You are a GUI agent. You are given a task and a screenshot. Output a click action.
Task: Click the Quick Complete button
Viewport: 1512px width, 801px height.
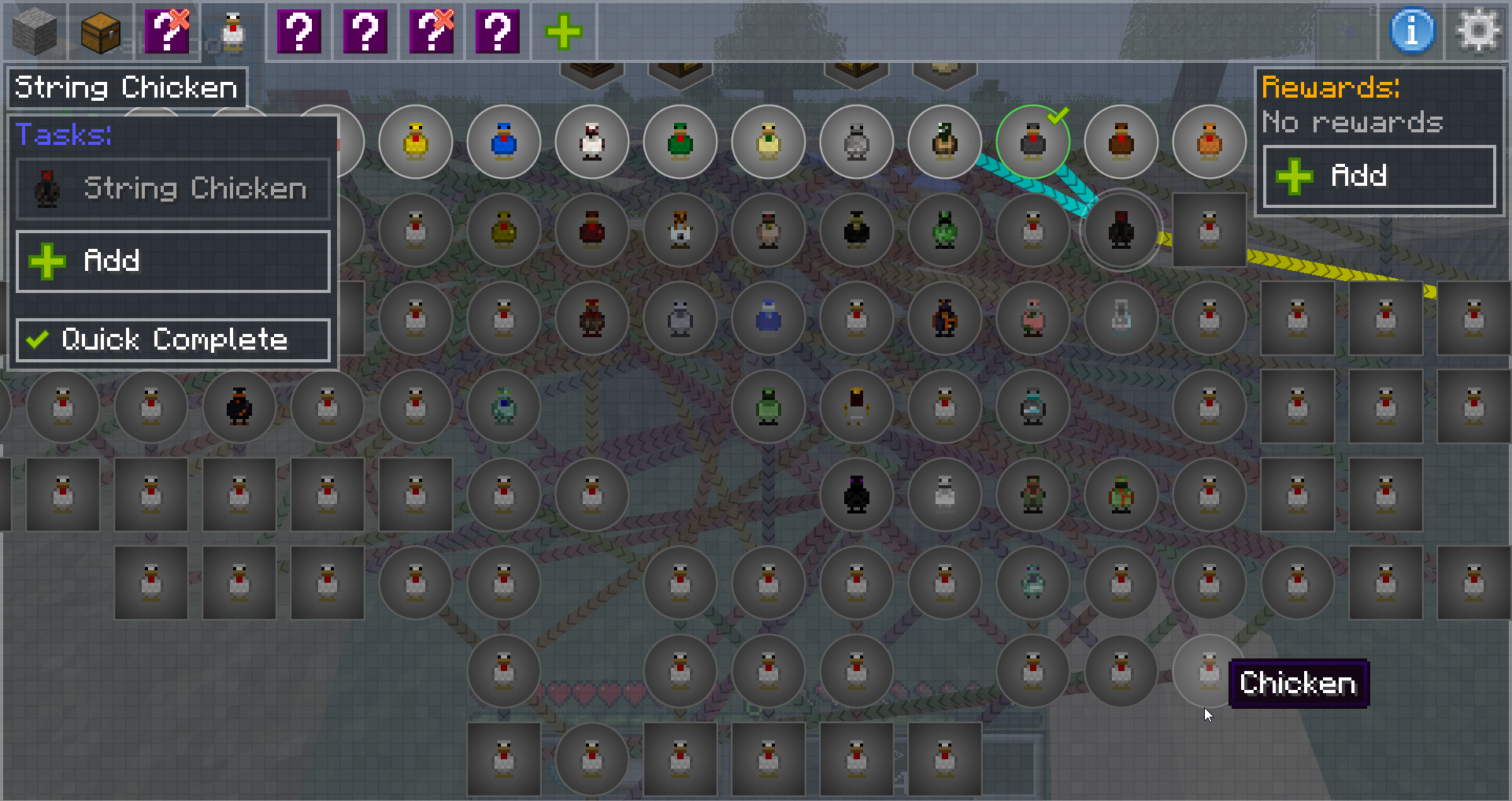173,339
